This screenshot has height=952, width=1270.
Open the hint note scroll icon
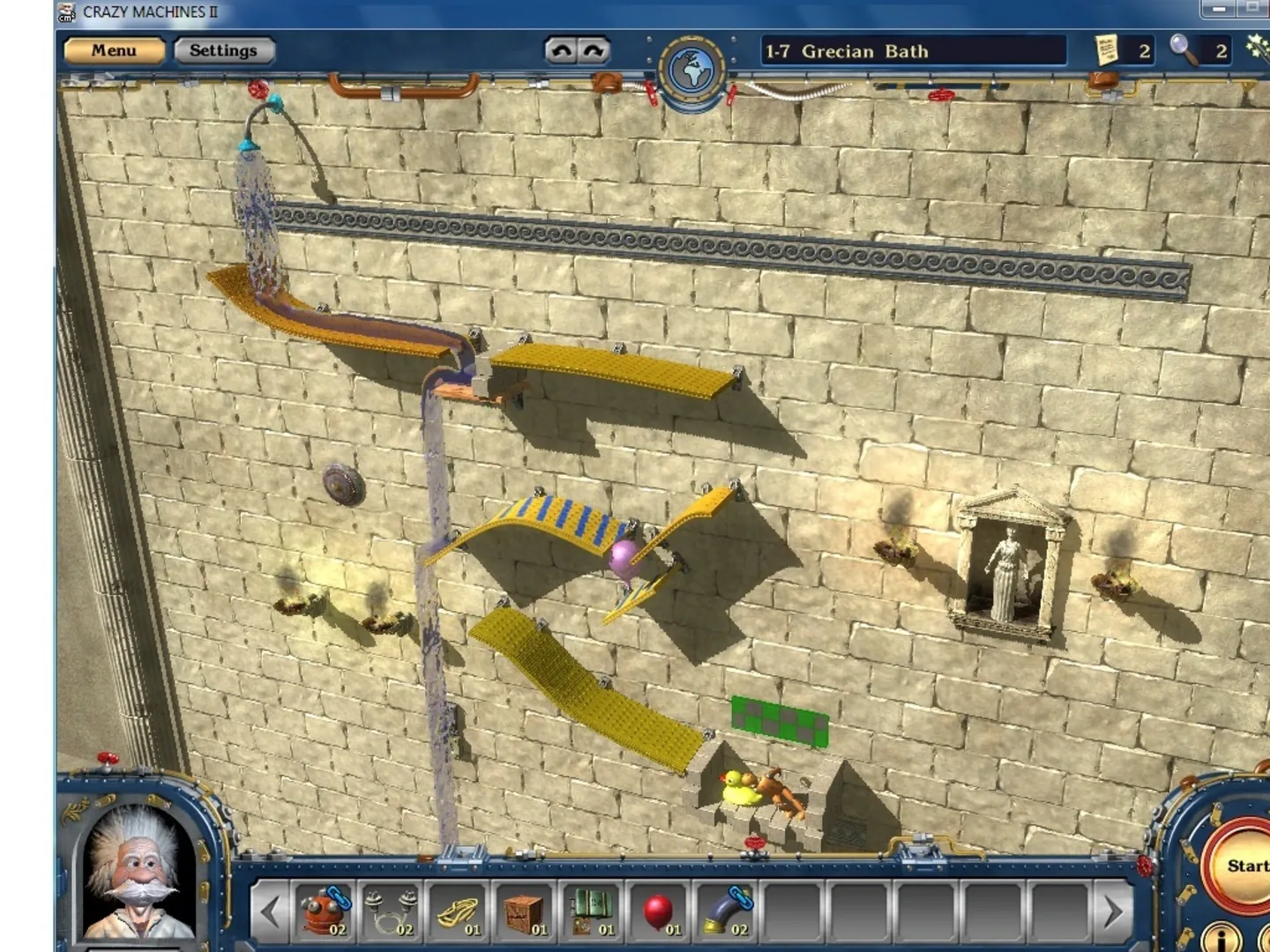[1106, 50]
